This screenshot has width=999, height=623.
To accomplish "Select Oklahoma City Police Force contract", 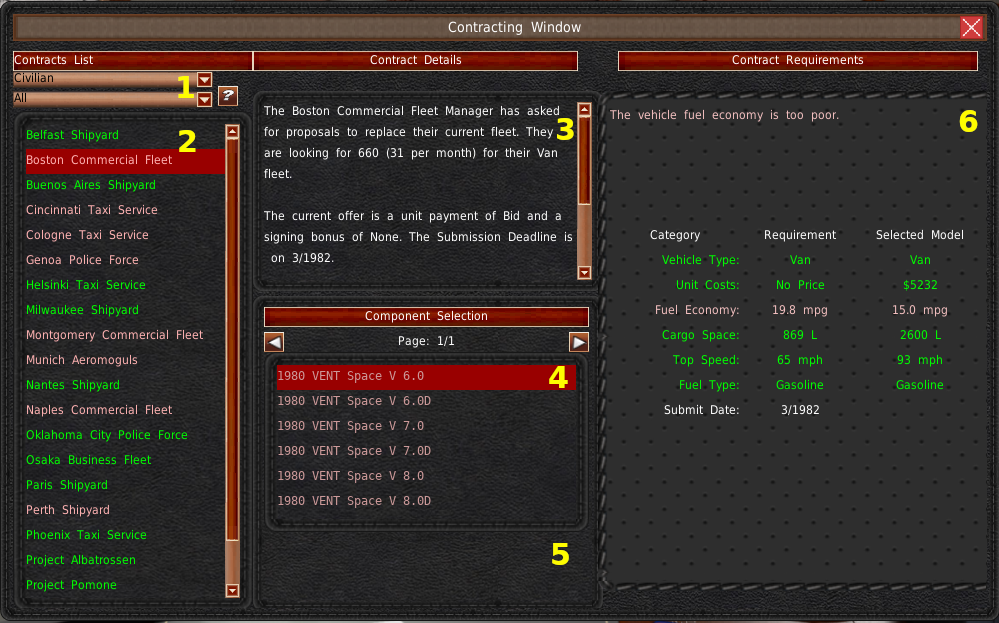I will (107, 435).
